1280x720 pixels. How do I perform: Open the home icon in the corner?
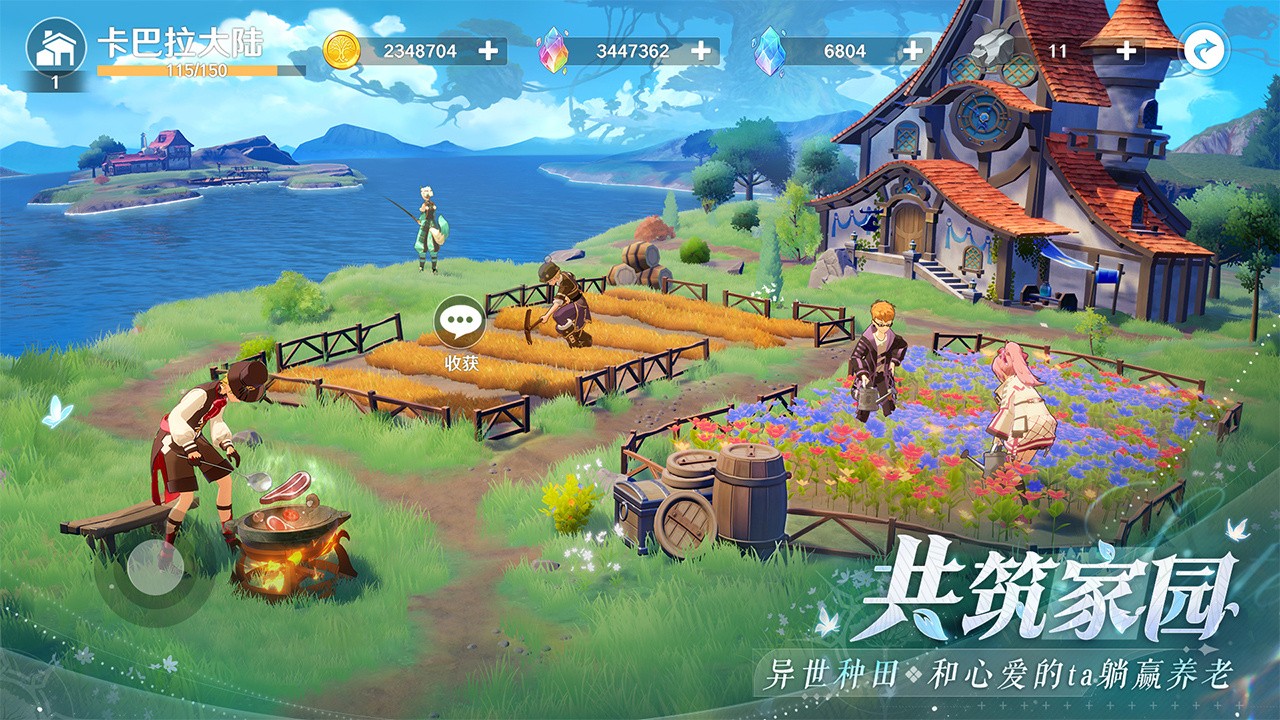[x=55, y=49]
